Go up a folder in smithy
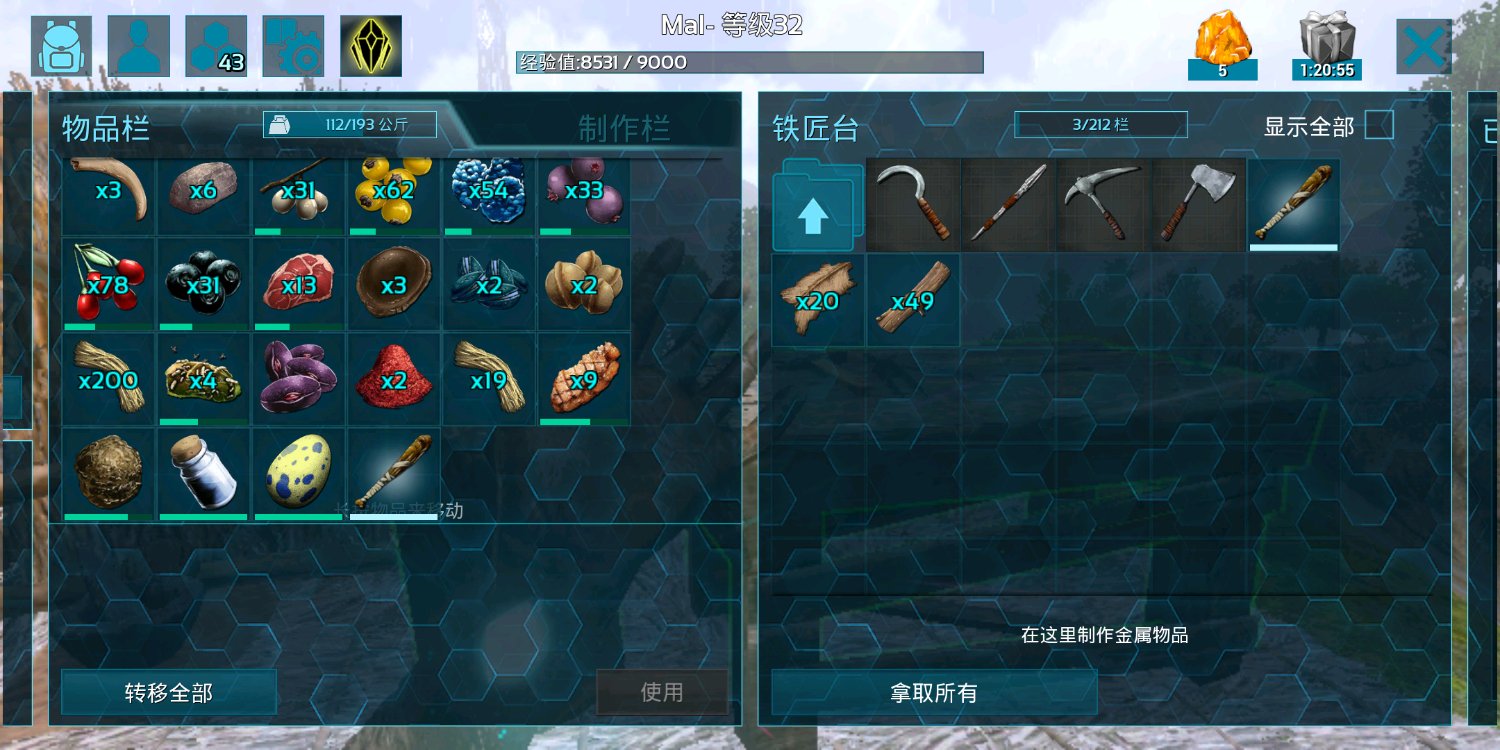 pyautogui.click(x=817, y=208)
